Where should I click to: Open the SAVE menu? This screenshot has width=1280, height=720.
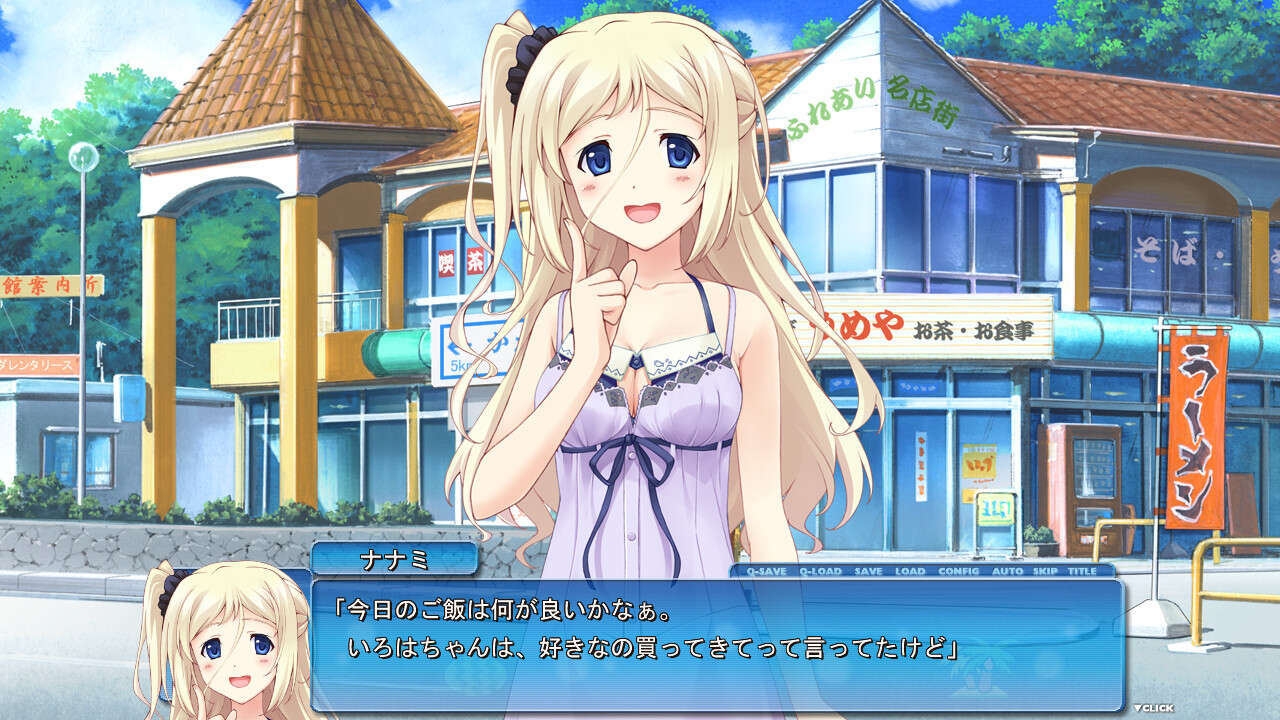coord(868,571)
